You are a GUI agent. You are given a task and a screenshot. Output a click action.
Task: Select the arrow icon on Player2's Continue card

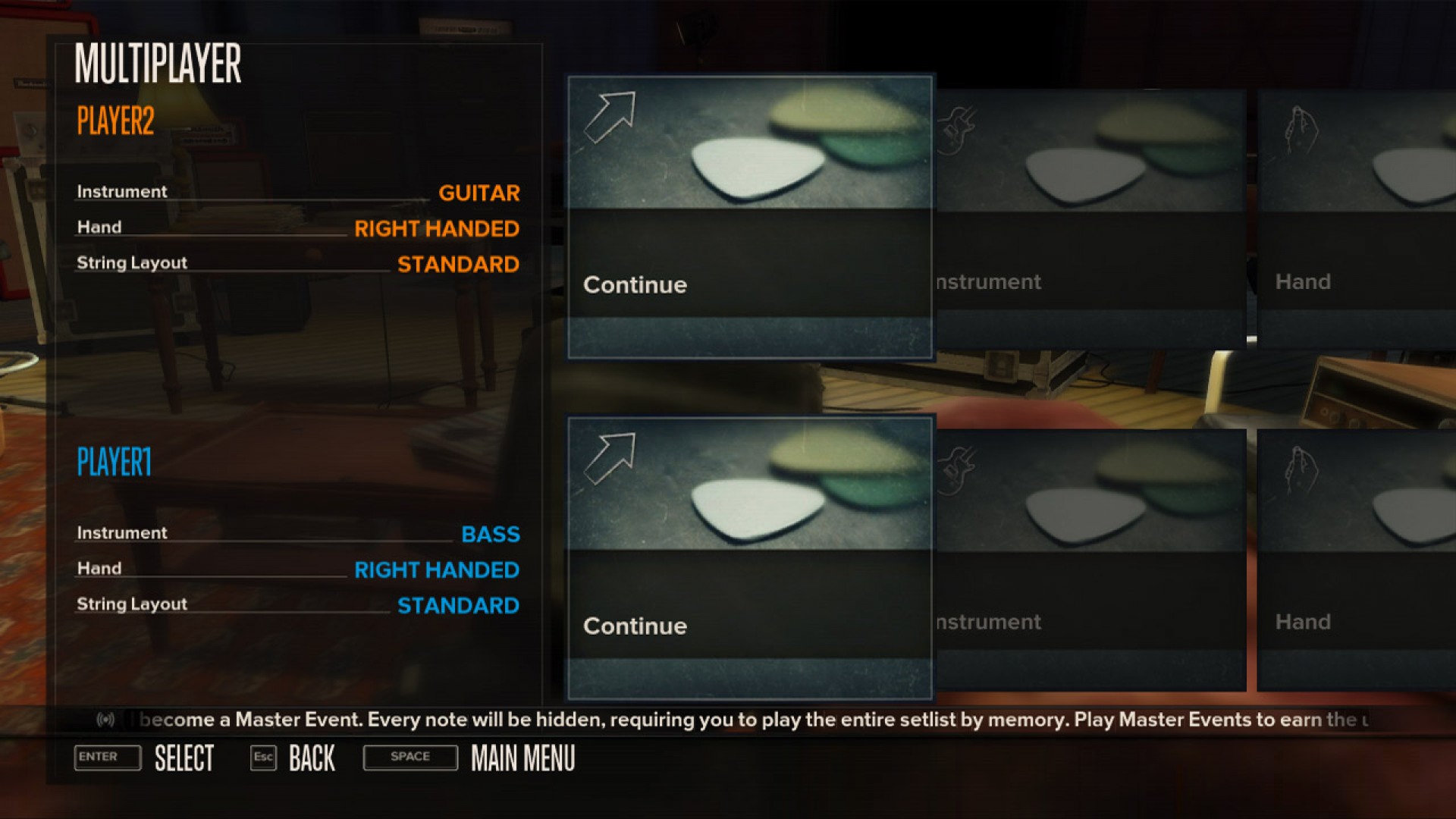612,115
